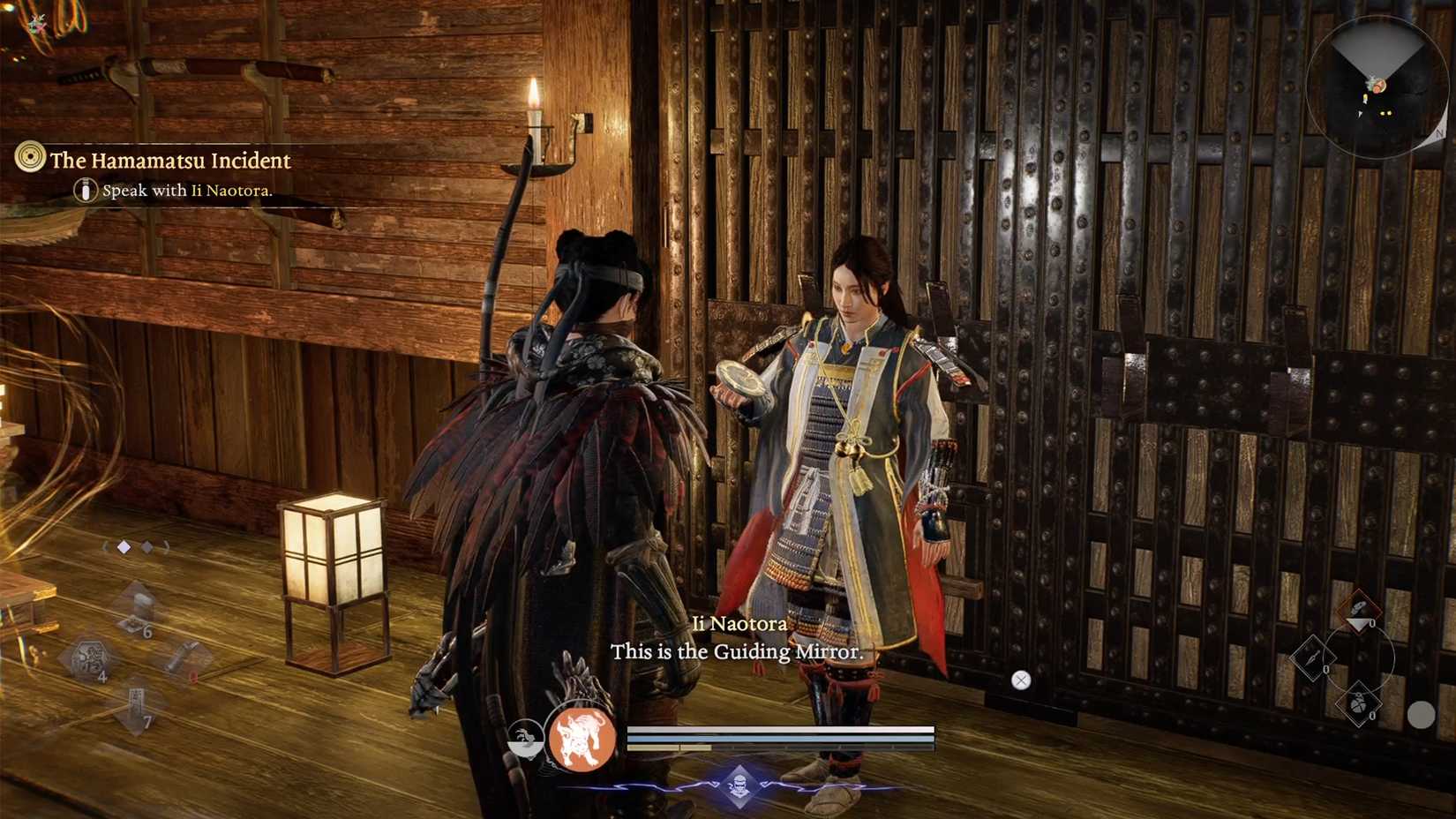This screenshot has width=1456, height=819.
Task: Select the shuriken ammo icon below the kunai
Action: pos(1359,703)
